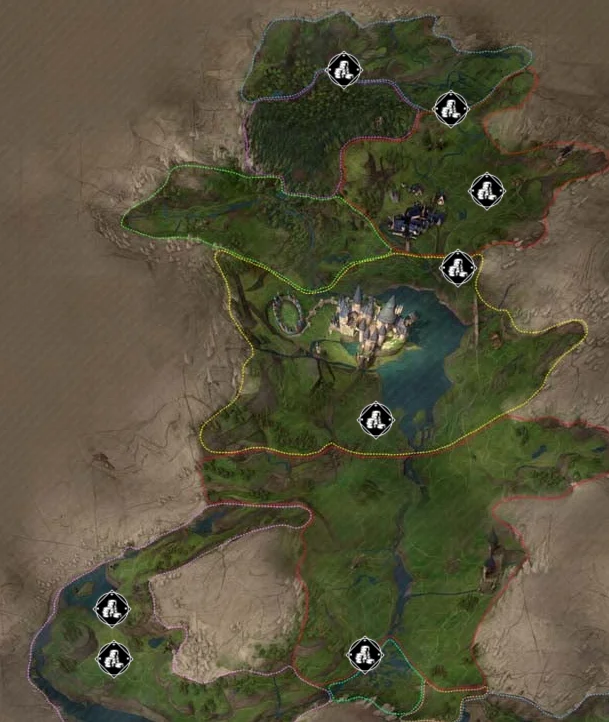Viewport: 609px width, 722px height.
Task: Pick the marker beside the teal-bordered southern region
Action: coord(365,655)
